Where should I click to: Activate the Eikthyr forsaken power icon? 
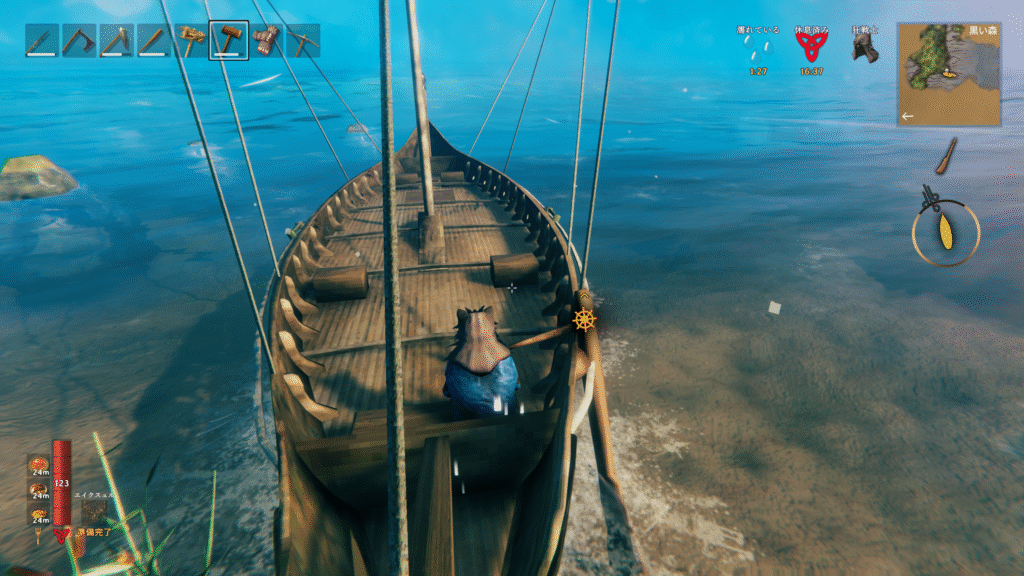[x=93, y=512]
